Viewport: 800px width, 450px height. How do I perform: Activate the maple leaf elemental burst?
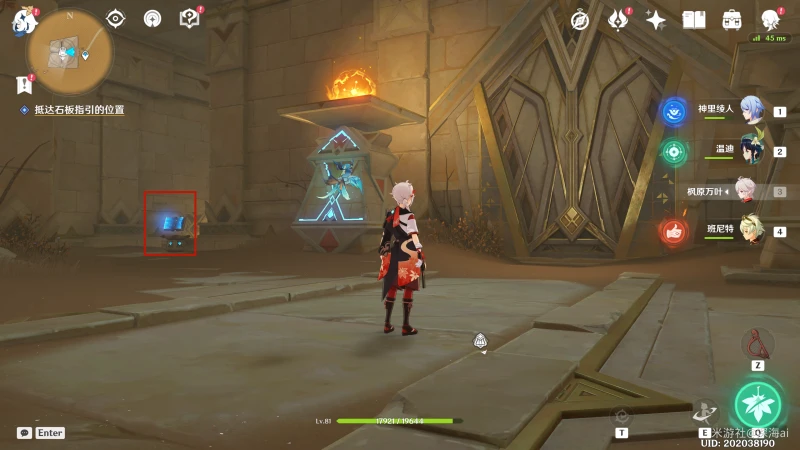coord(760,403)
